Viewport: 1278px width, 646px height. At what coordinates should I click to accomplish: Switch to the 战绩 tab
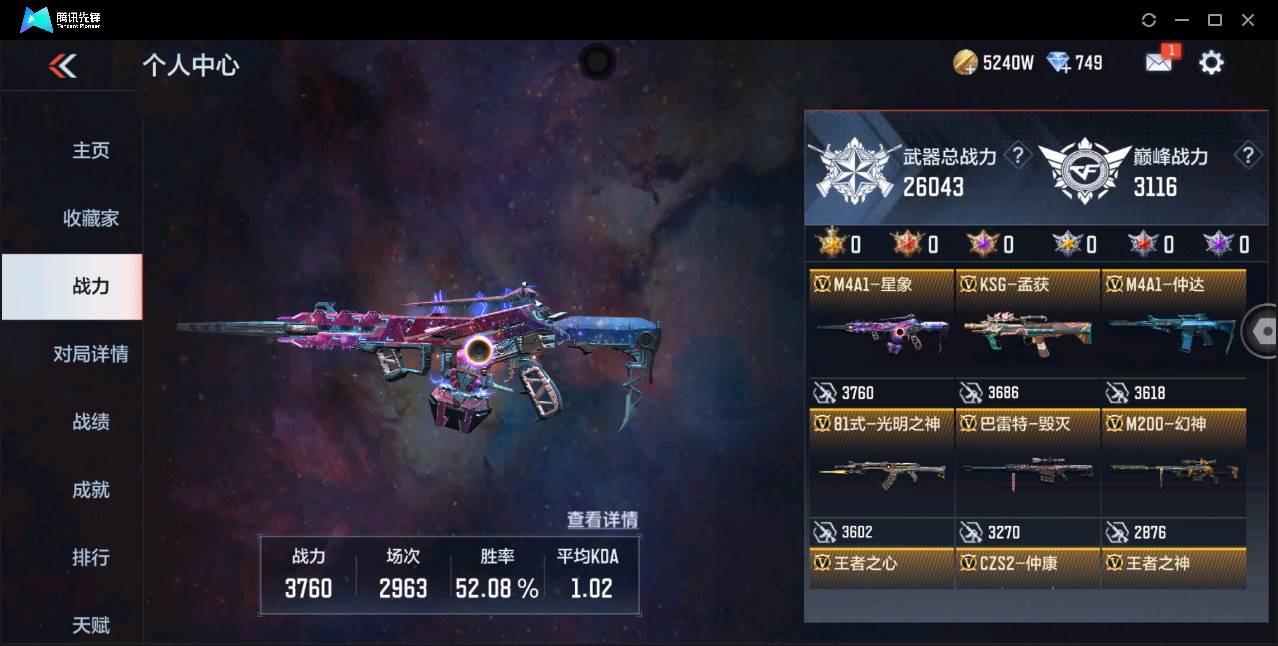pos(90,422)
